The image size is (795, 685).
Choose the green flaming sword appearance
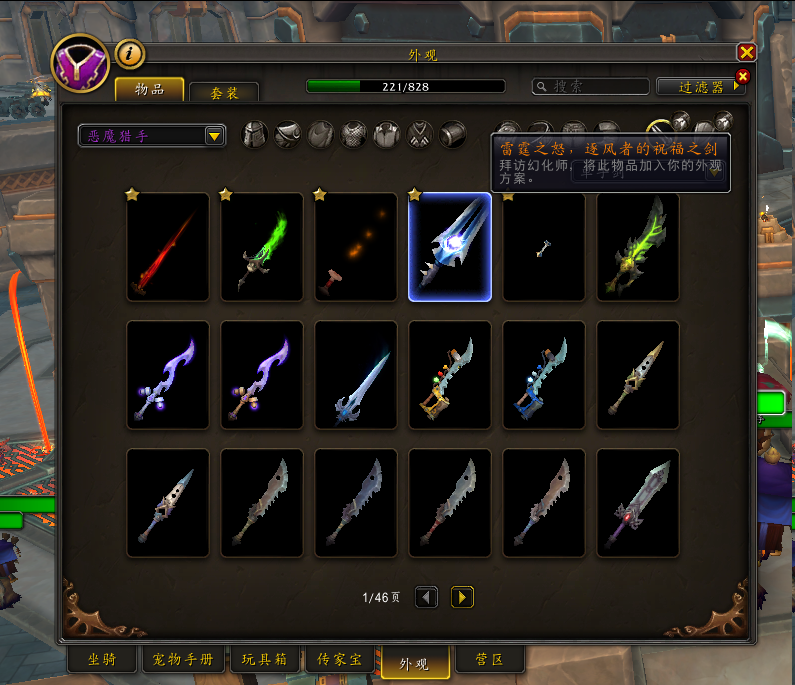[262, 247]
